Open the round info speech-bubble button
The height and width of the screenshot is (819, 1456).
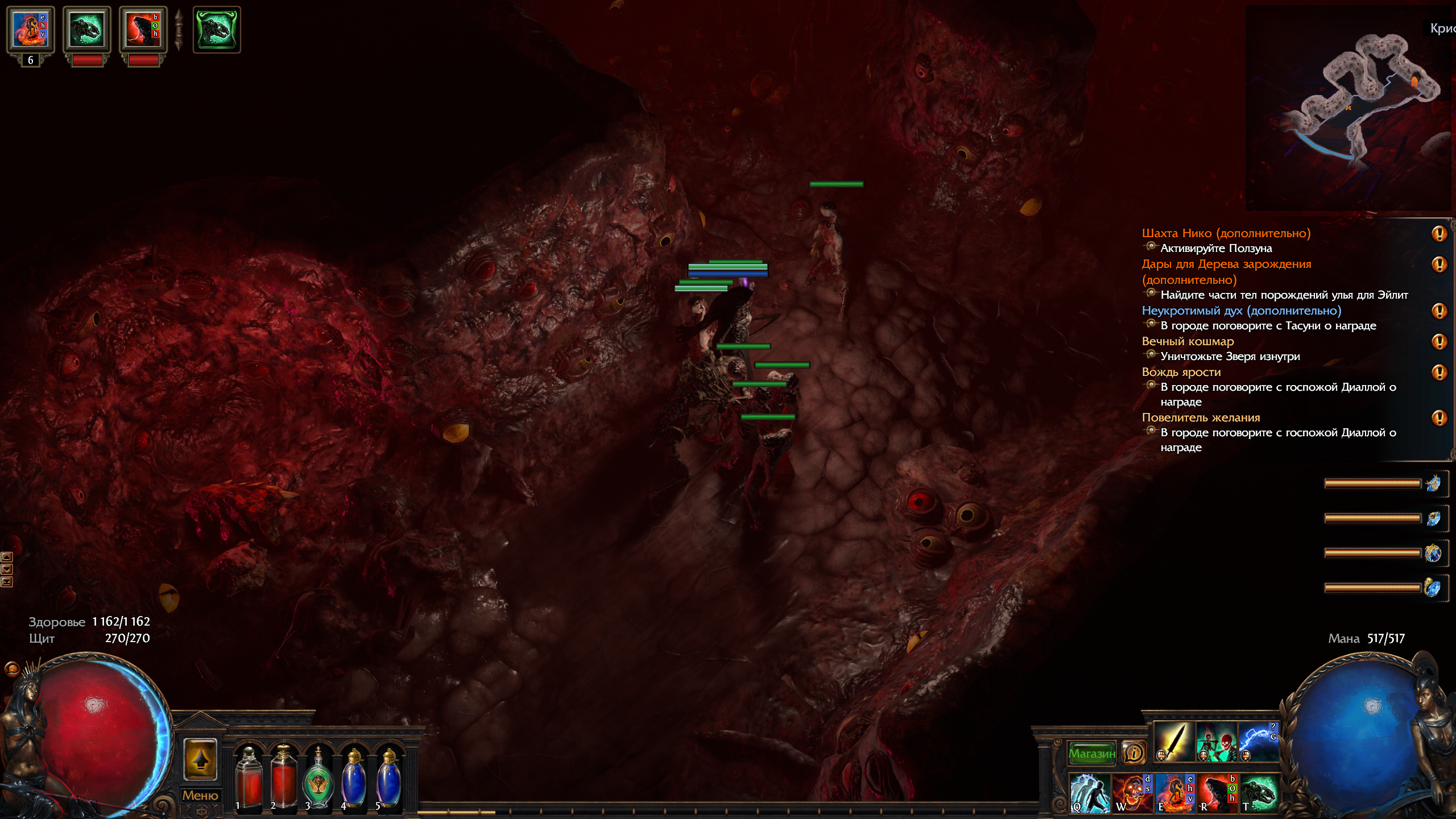point(1134,754)
